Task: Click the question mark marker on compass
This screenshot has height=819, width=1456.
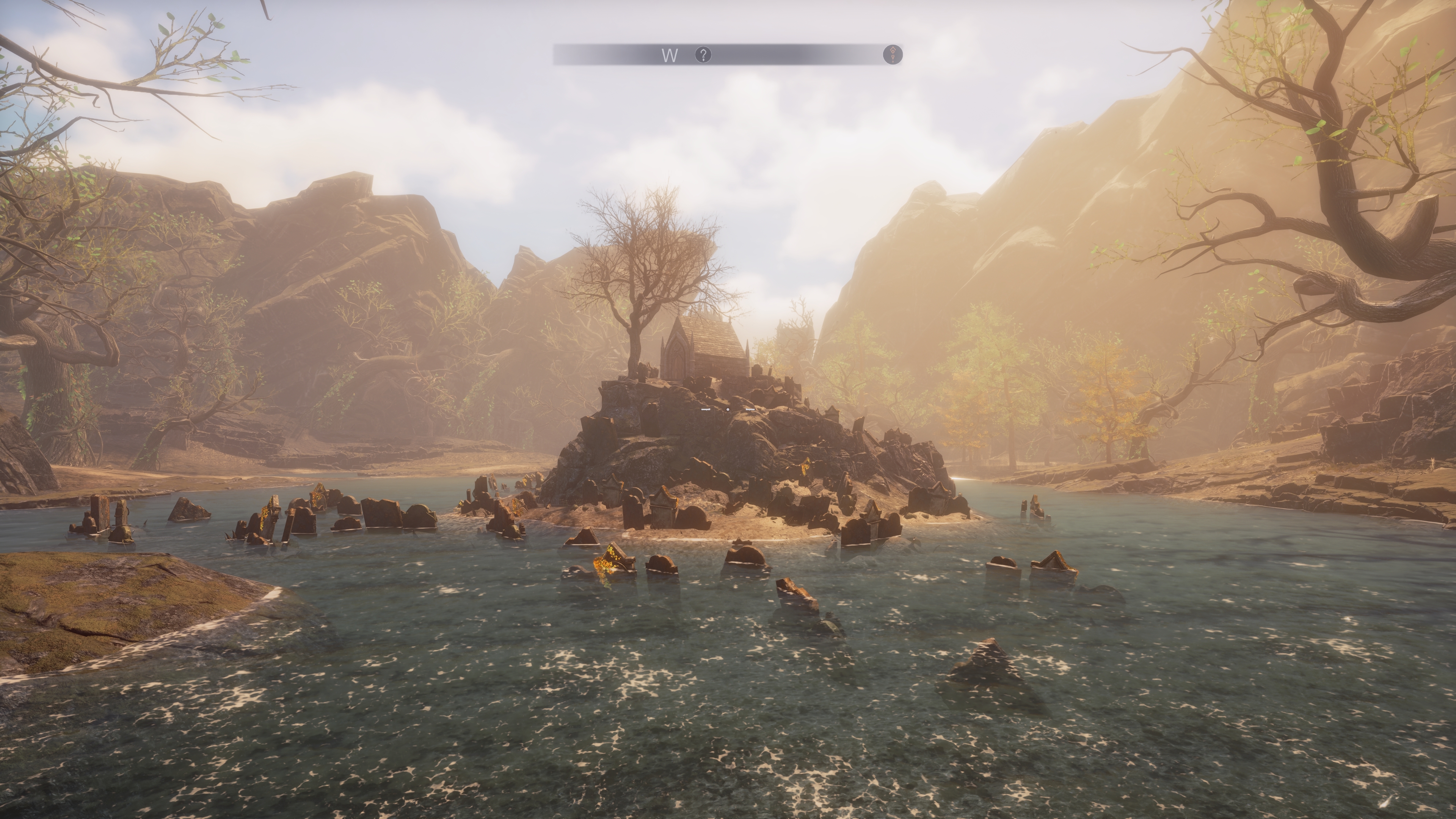Action: click(703, 55)
